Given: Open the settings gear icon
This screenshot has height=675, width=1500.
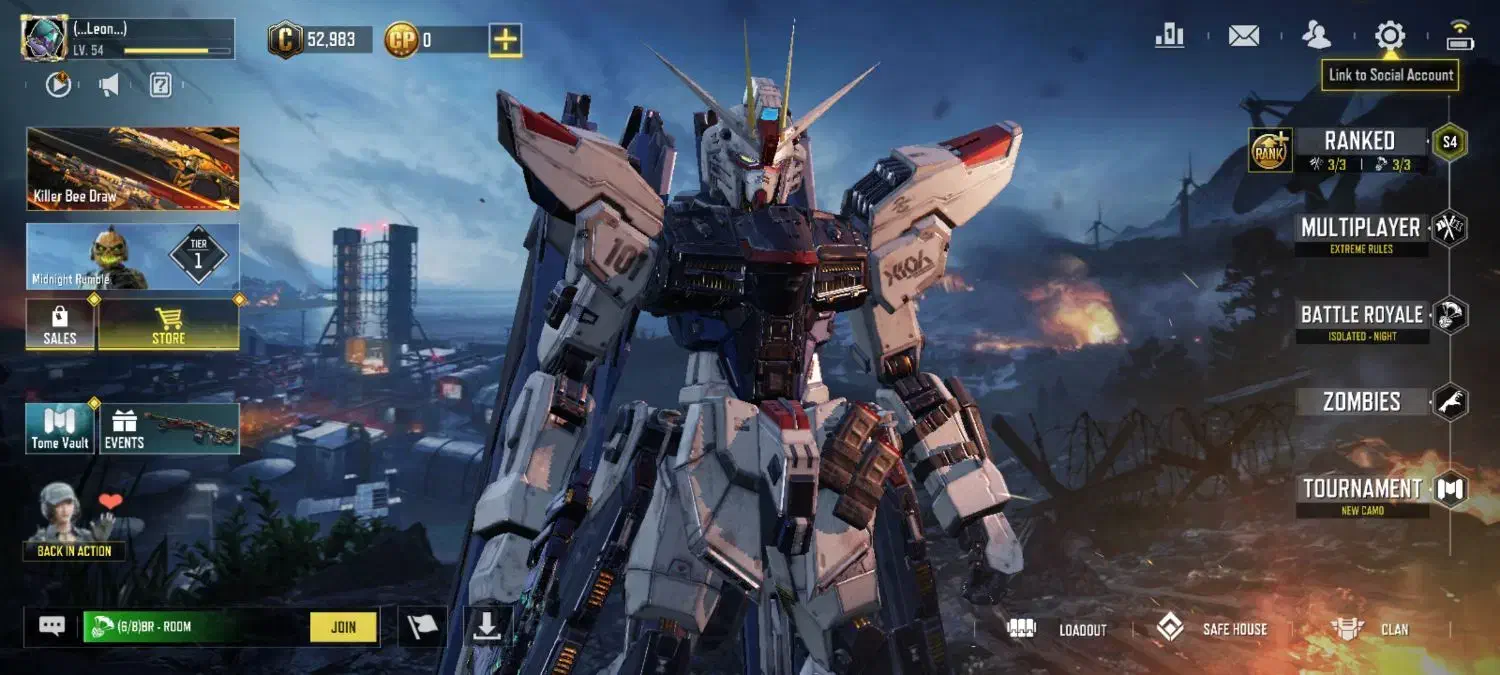Looking at the screenshot, I should tap(1389, 36).
